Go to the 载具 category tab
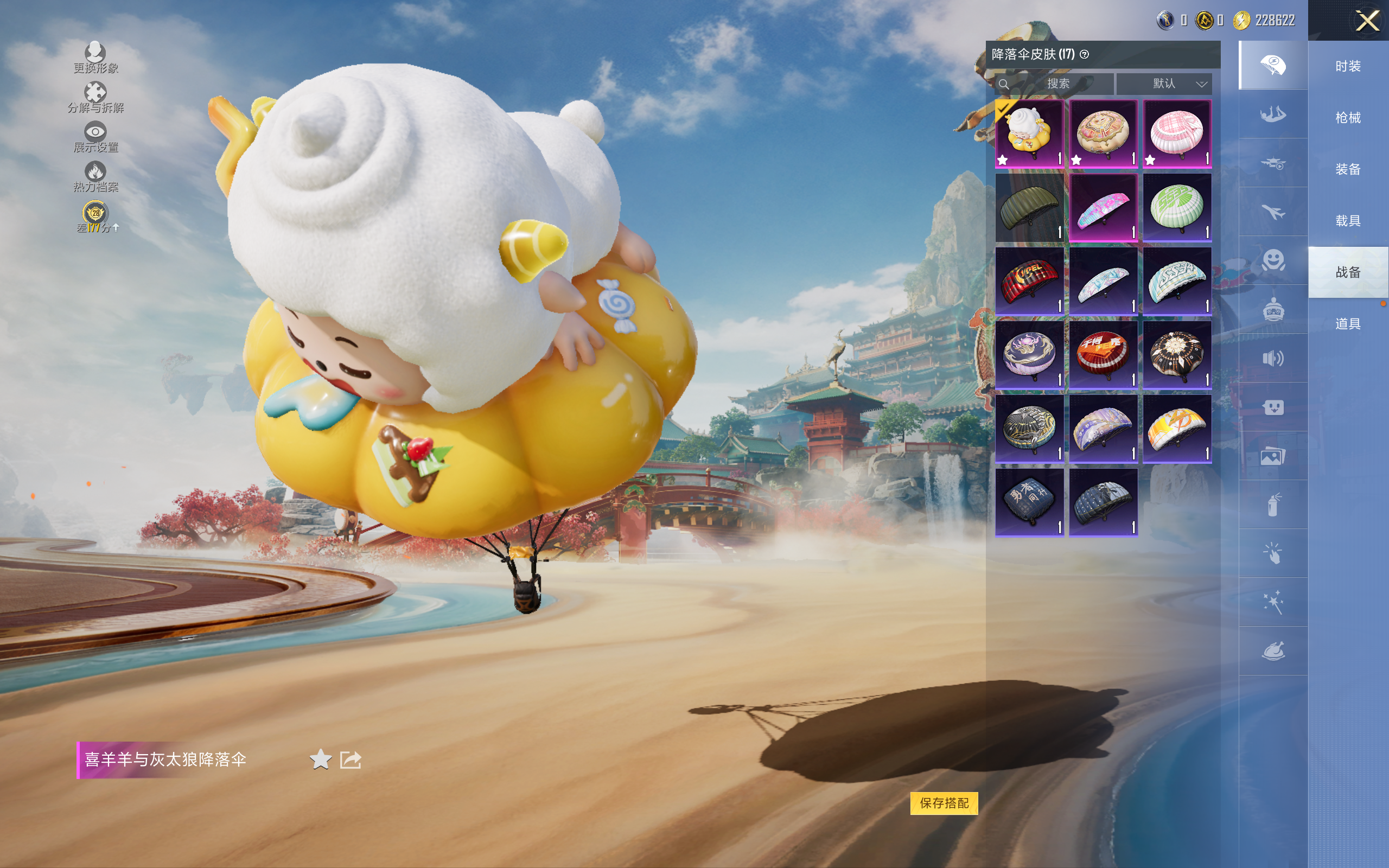Image resolution: width=1389 pixels, height=868 pixels. (1348, 221)
